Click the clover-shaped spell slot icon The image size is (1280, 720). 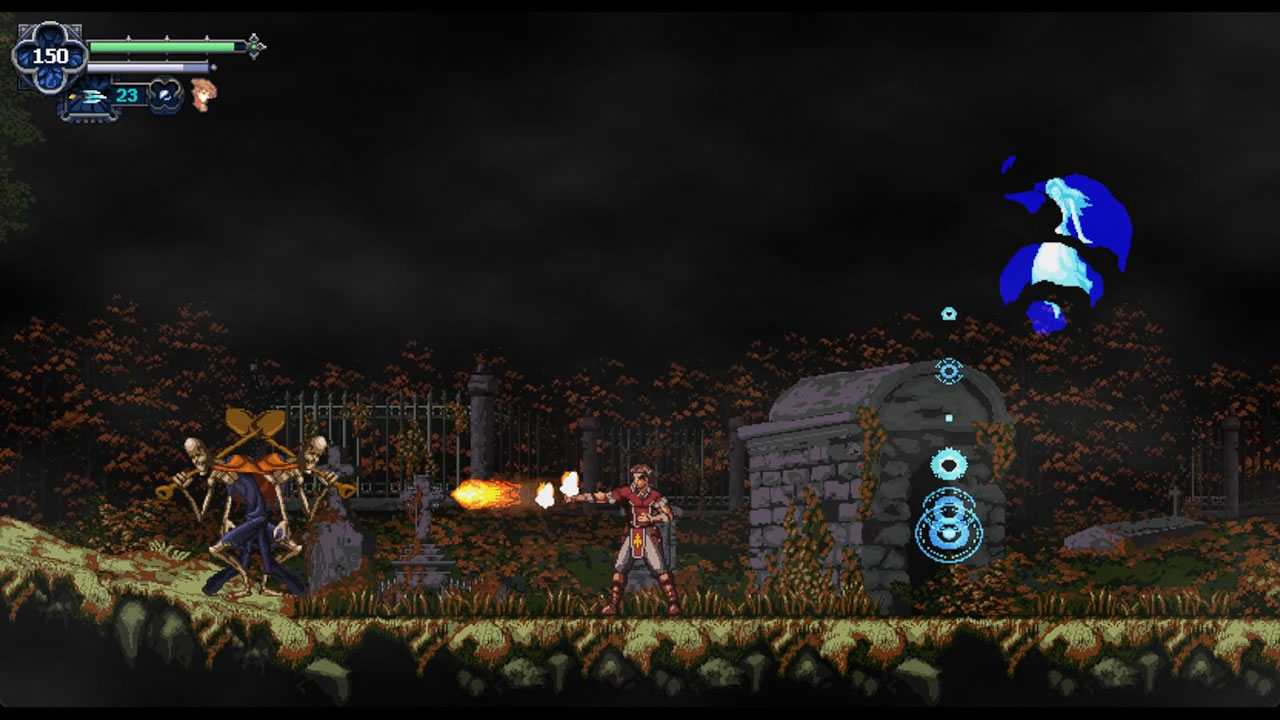click(164, 96)
